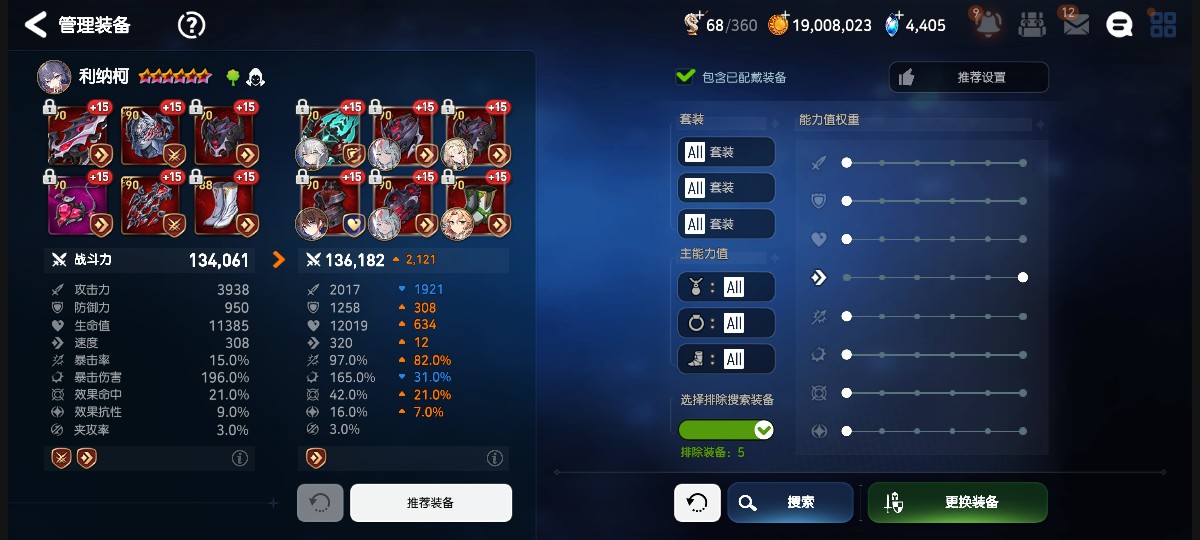Open the chat speech bubble icon
The width and height of the screenshot is (1200, 540).
1119,25
